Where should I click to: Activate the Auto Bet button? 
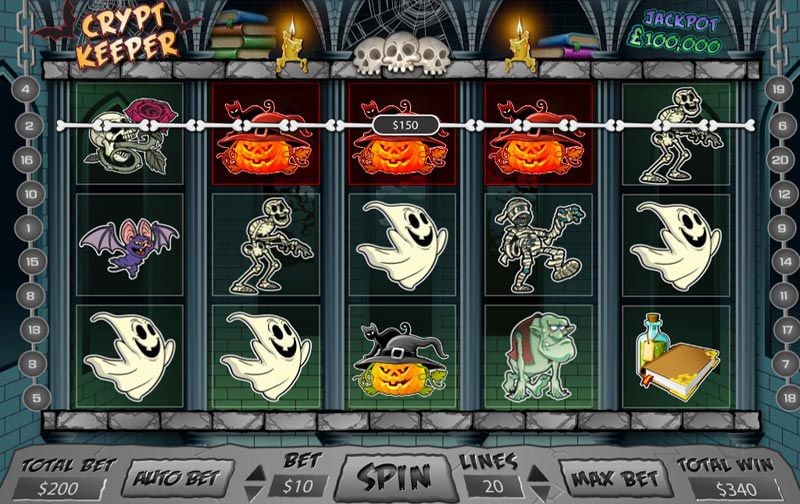(176, 478)
